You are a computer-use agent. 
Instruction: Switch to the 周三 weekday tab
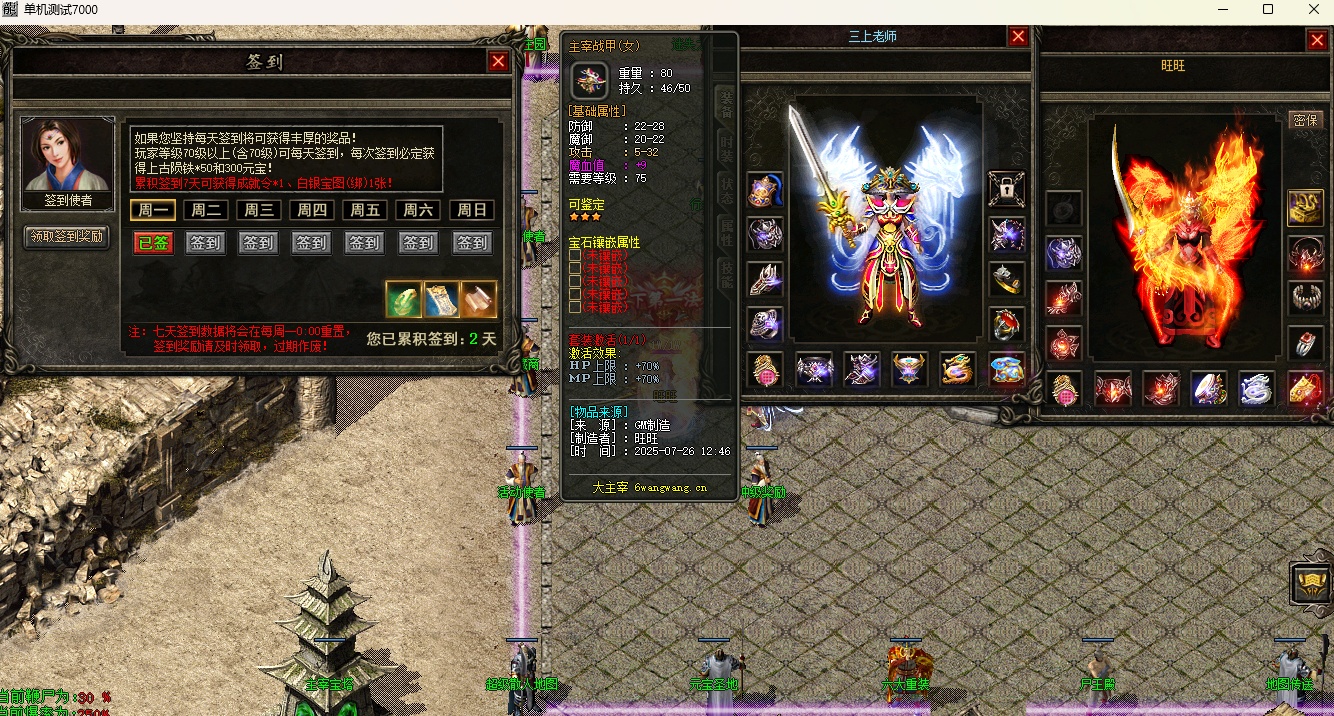(258, 210)
